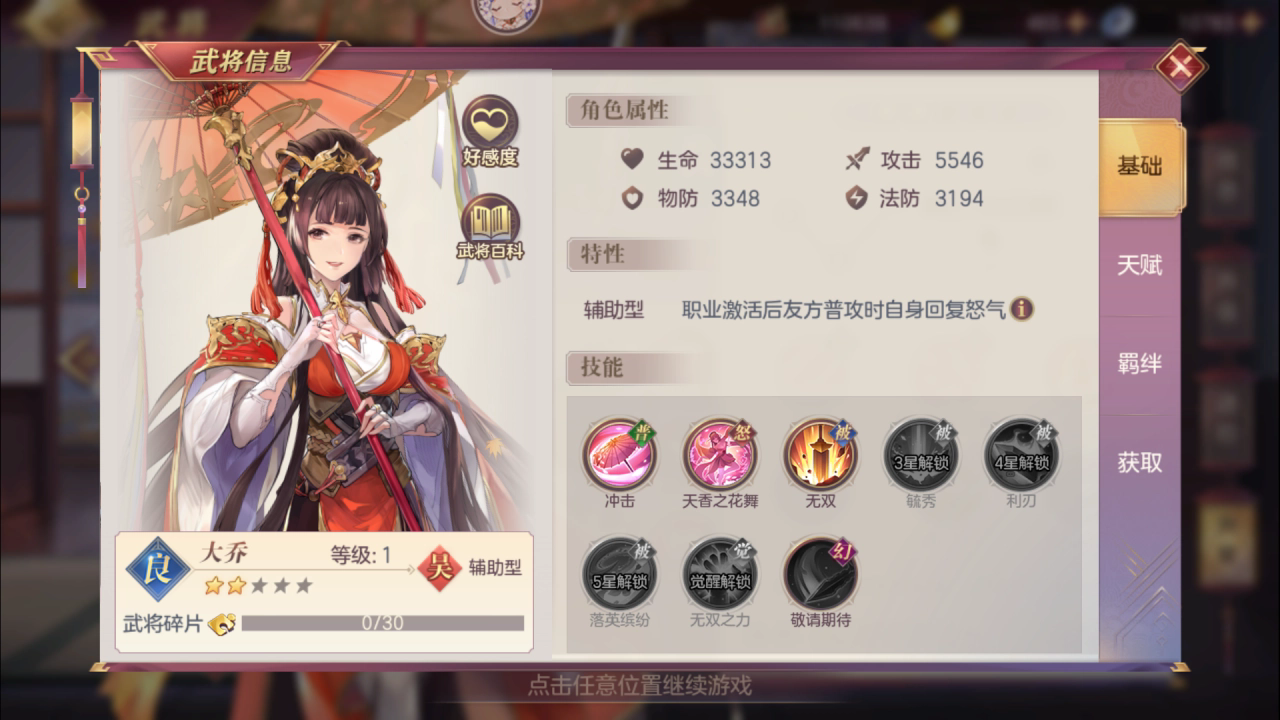View the 利刃 4-star locked skill

click(x=1019, y=457)
